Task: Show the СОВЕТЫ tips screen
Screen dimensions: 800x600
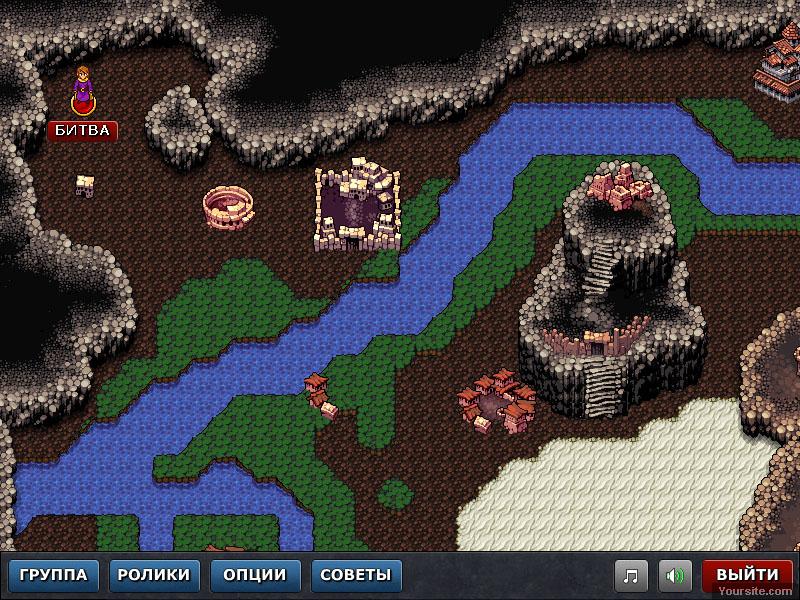Action: [356, 575]
